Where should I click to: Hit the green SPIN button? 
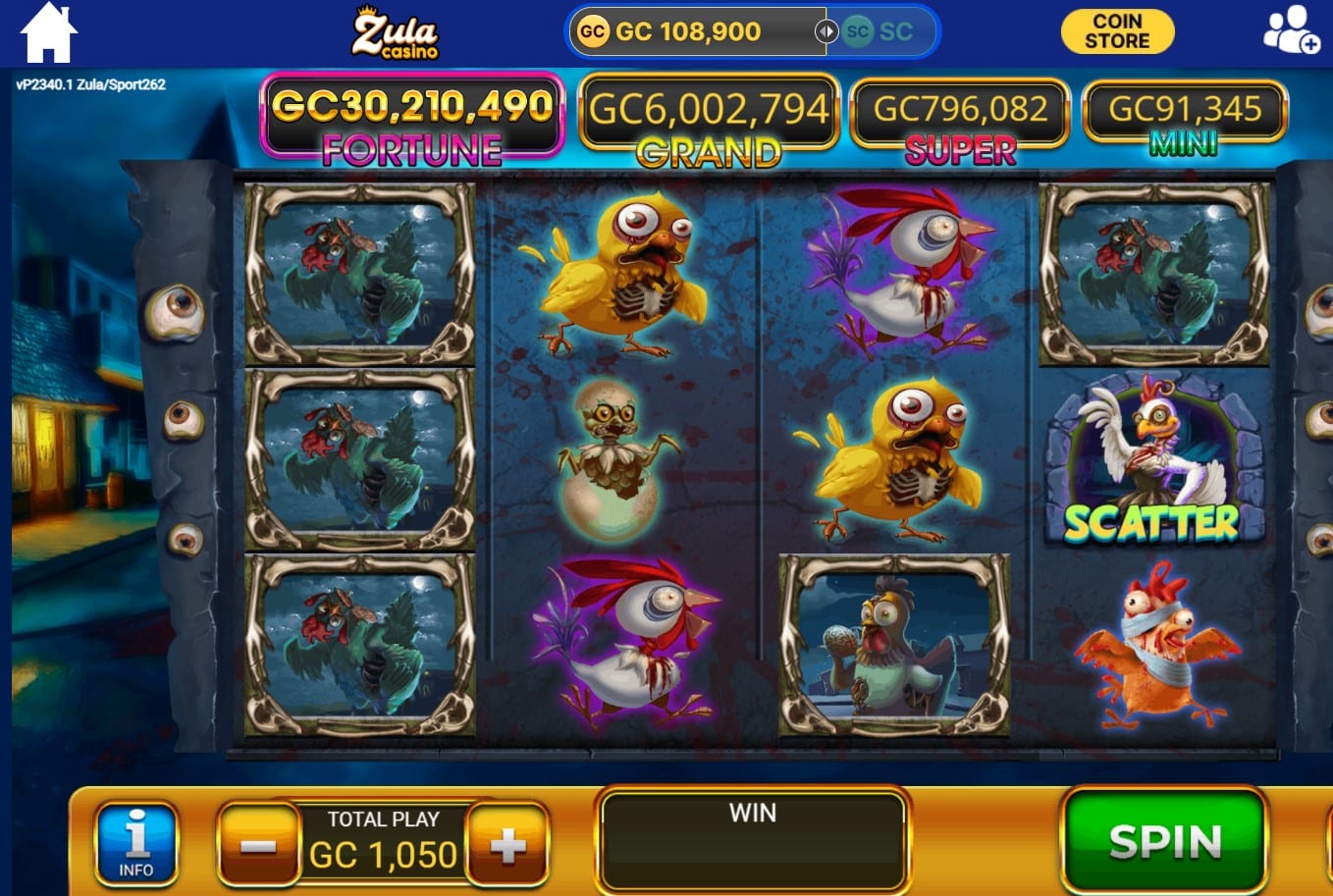click(1164, 841)
